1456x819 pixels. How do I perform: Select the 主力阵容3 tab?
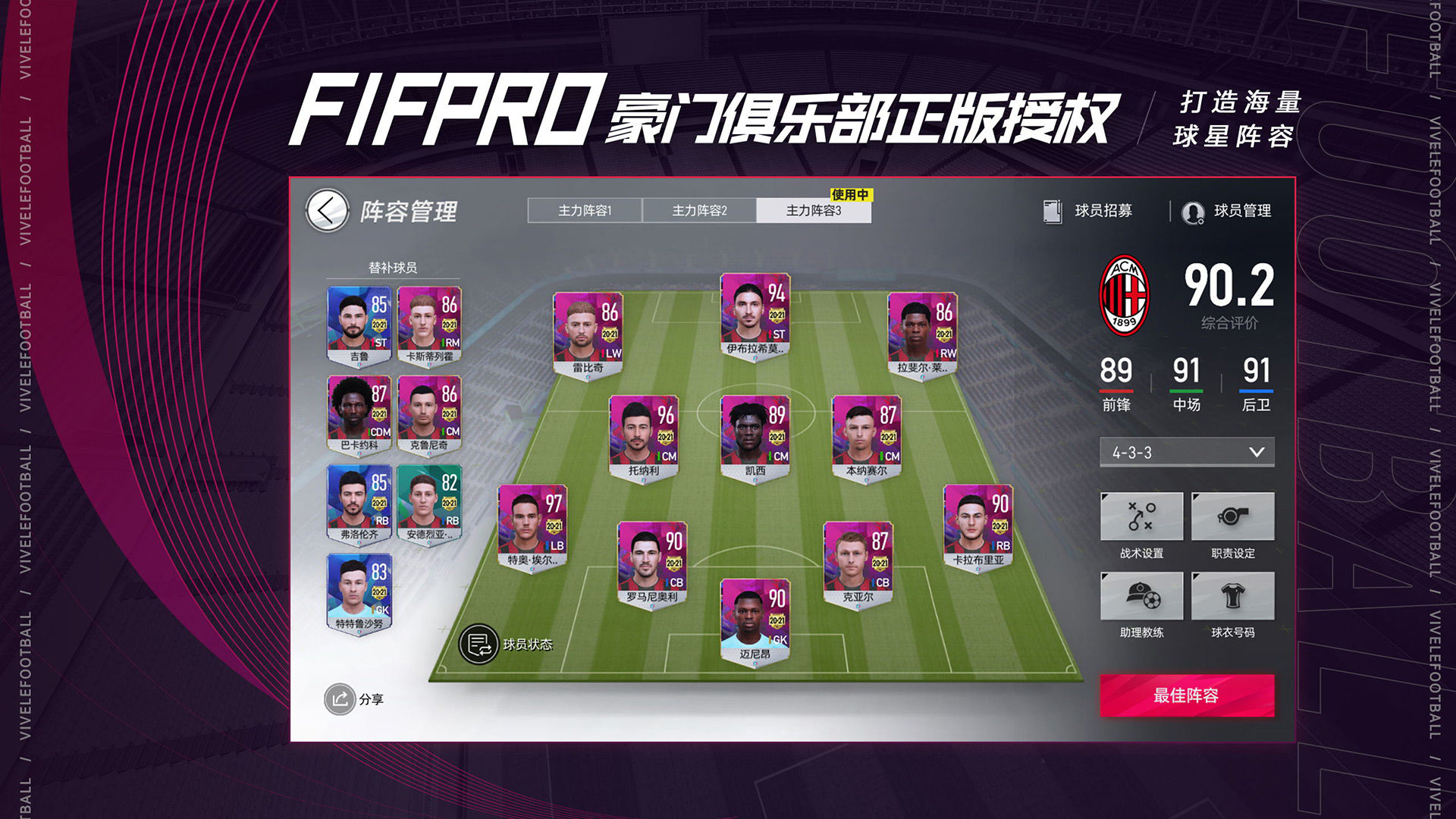[x=813, y=210]
